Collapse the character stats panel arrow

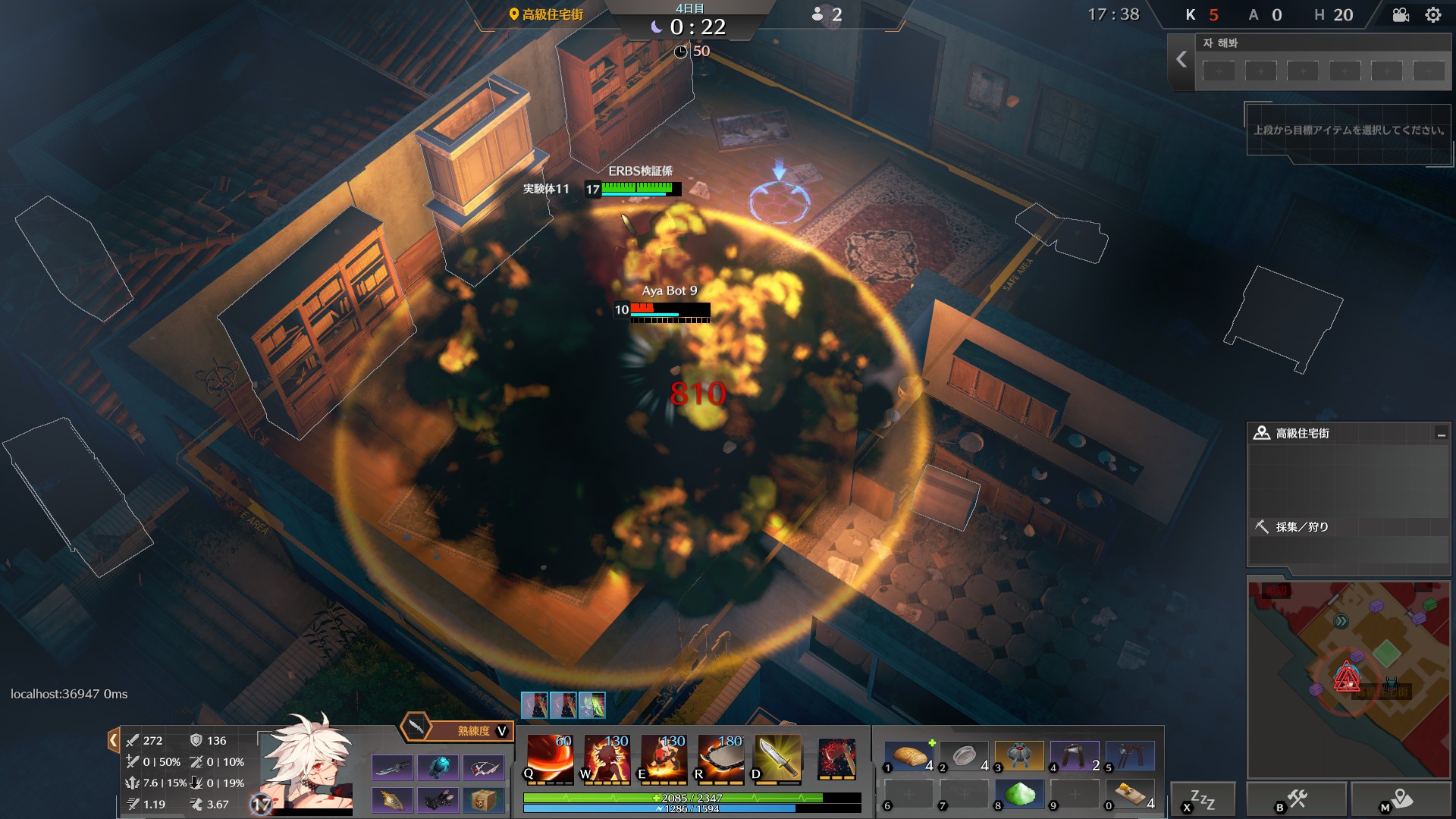(x=113, y=740)
